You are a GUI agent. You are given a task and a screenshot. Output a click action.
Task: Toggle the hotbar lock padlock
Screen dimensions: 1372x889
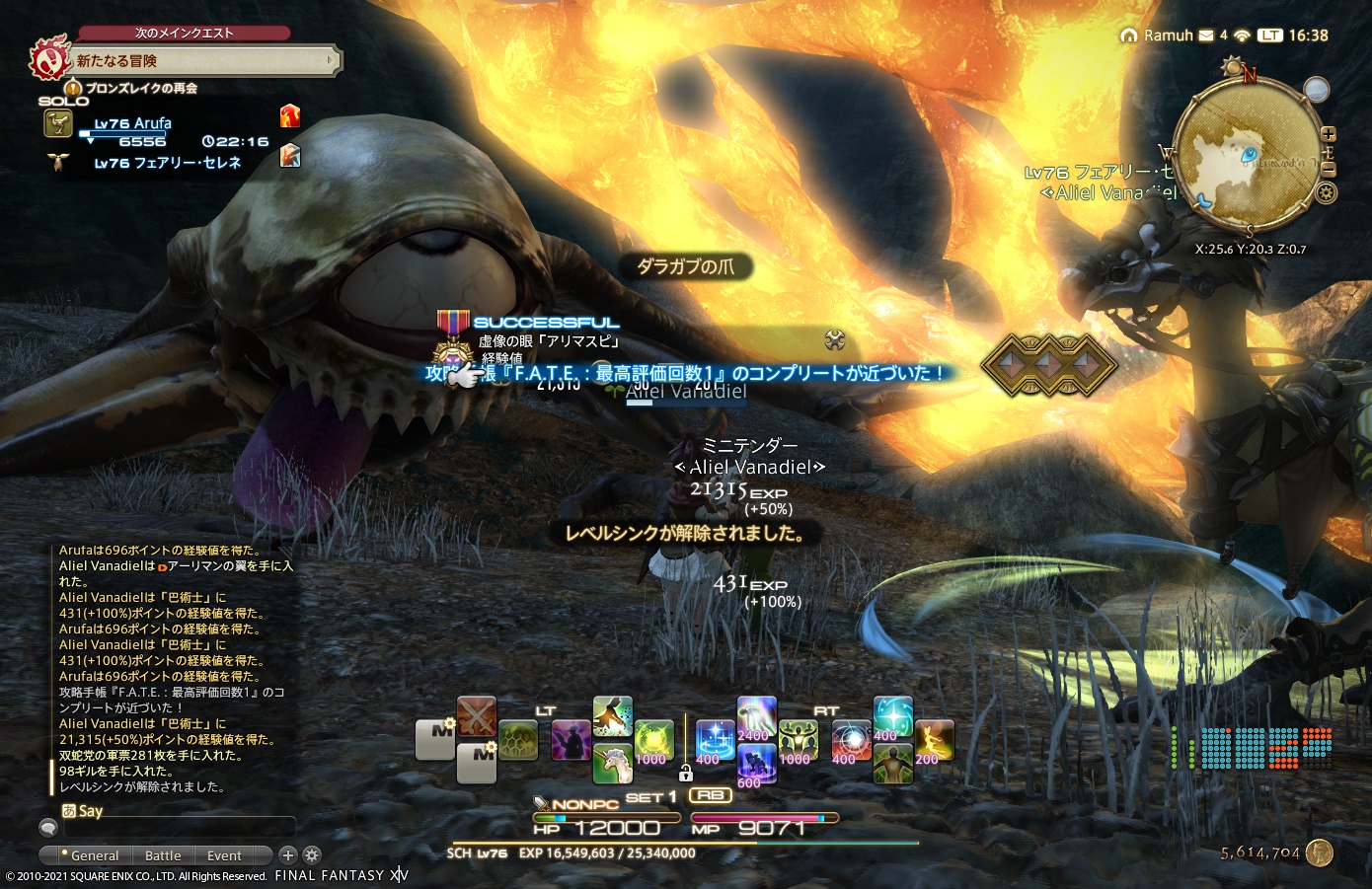[x=687, y=775]
